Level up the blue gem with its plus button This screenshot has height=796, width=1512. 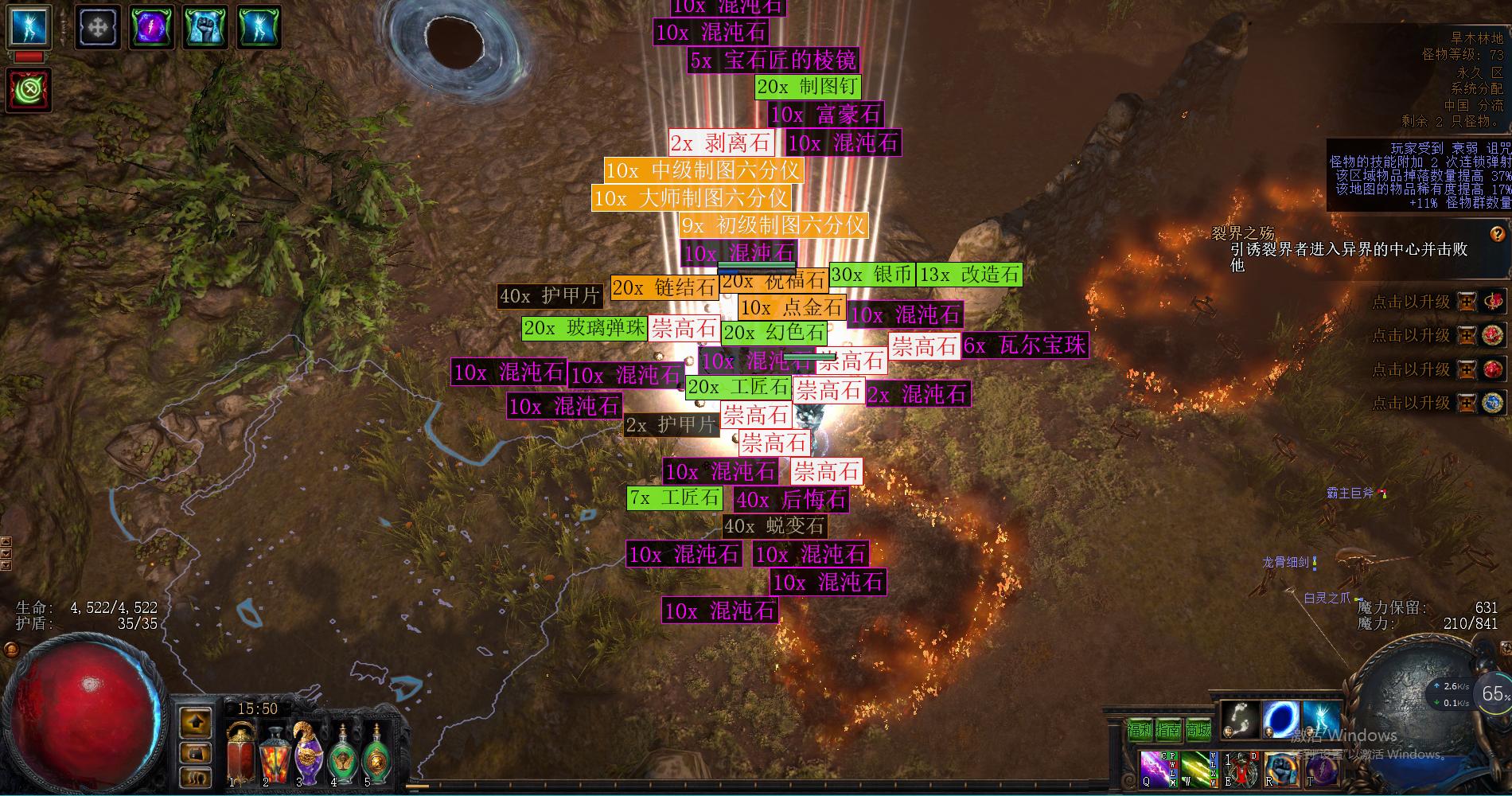pos(1466,403)
